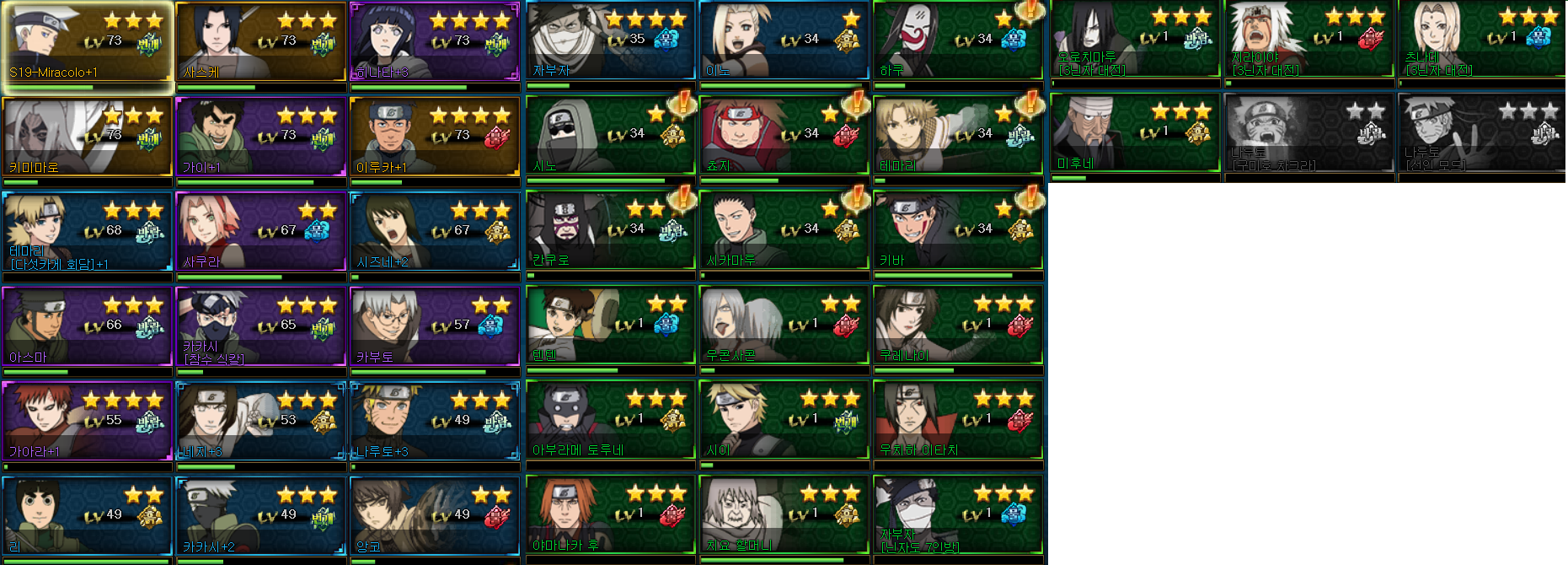Pick the Hinata (히나타+3) card

tap(435, 42)
